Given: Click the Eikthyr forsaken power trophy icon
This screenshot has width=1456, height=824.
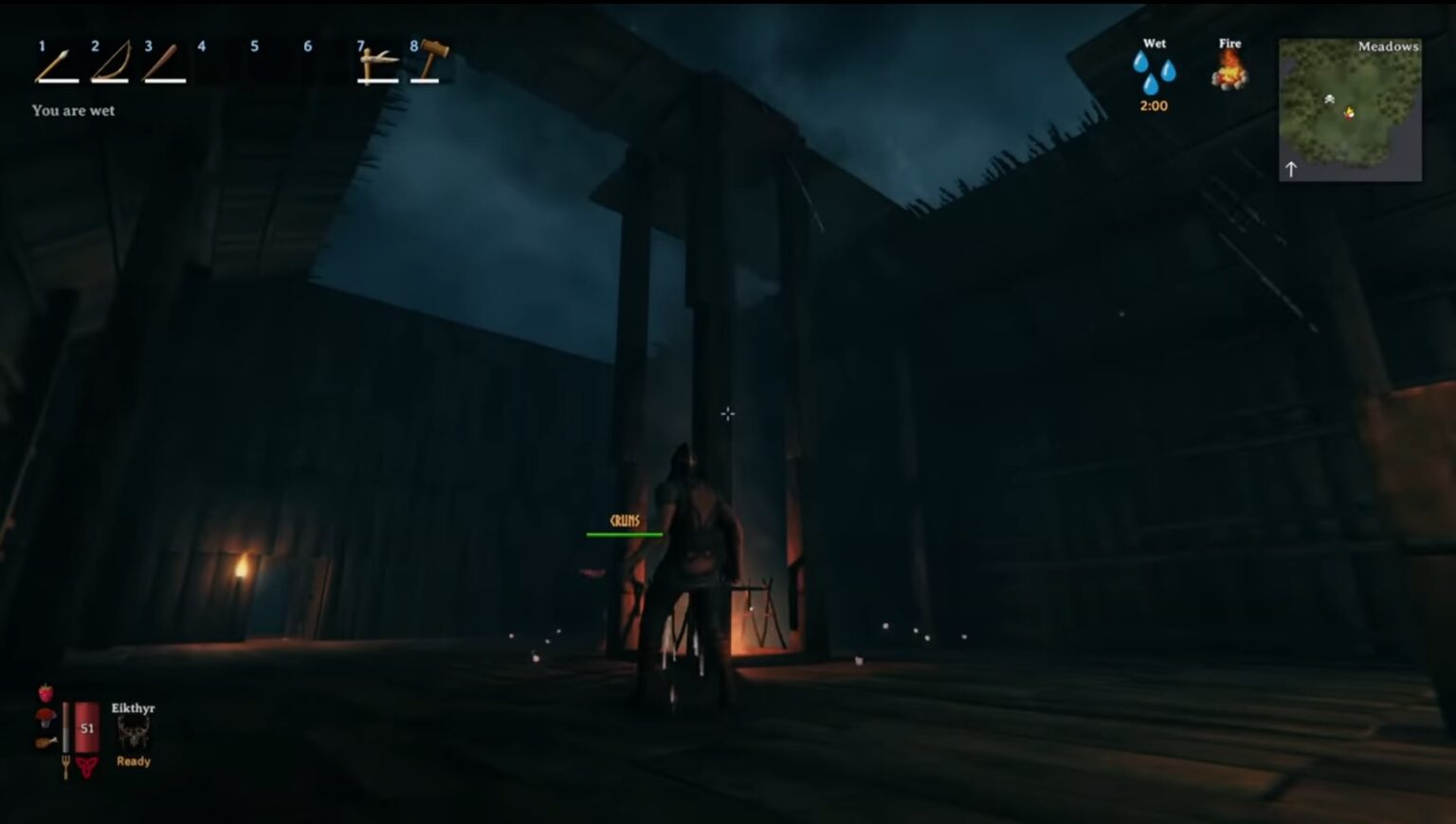Looking at the screenshot, I should [x=136, y=730].
